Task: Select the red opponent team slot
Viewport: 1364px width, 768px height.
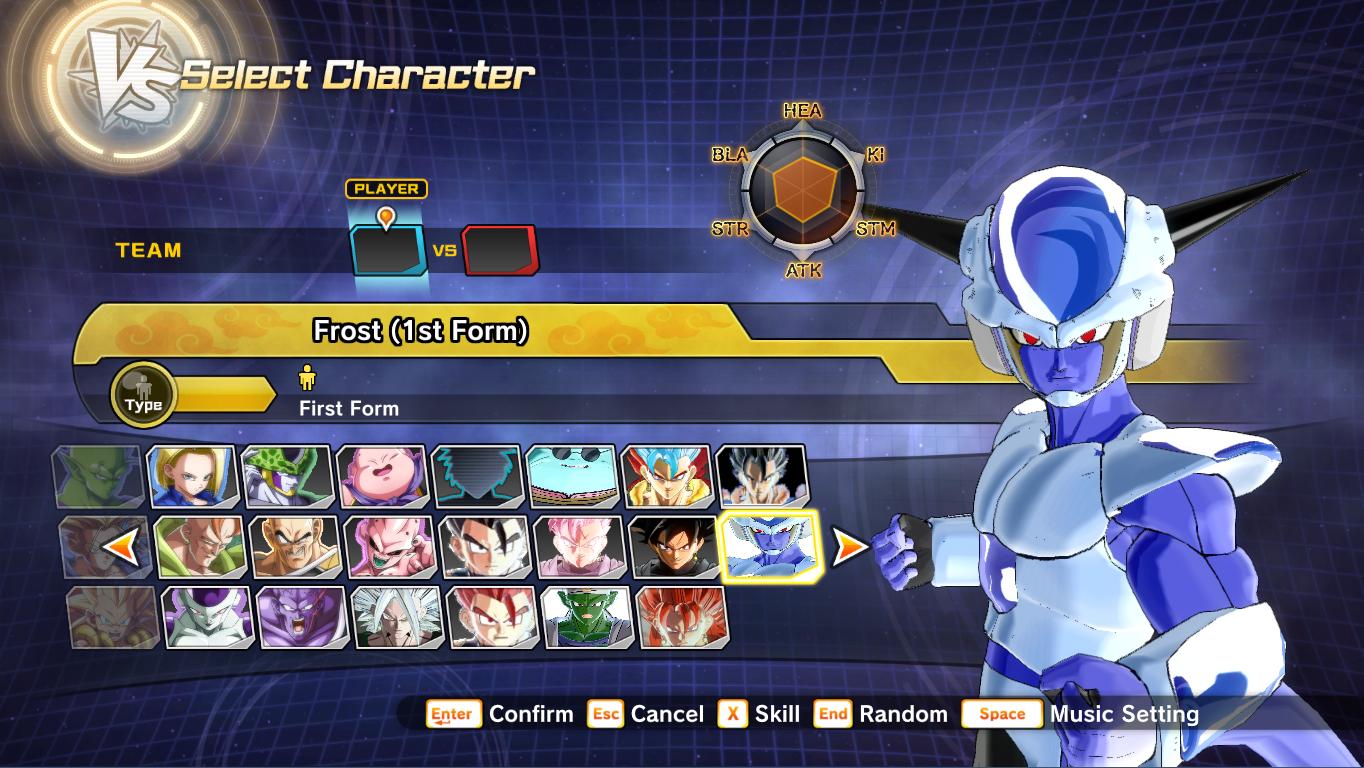Action: coord(499,250)
